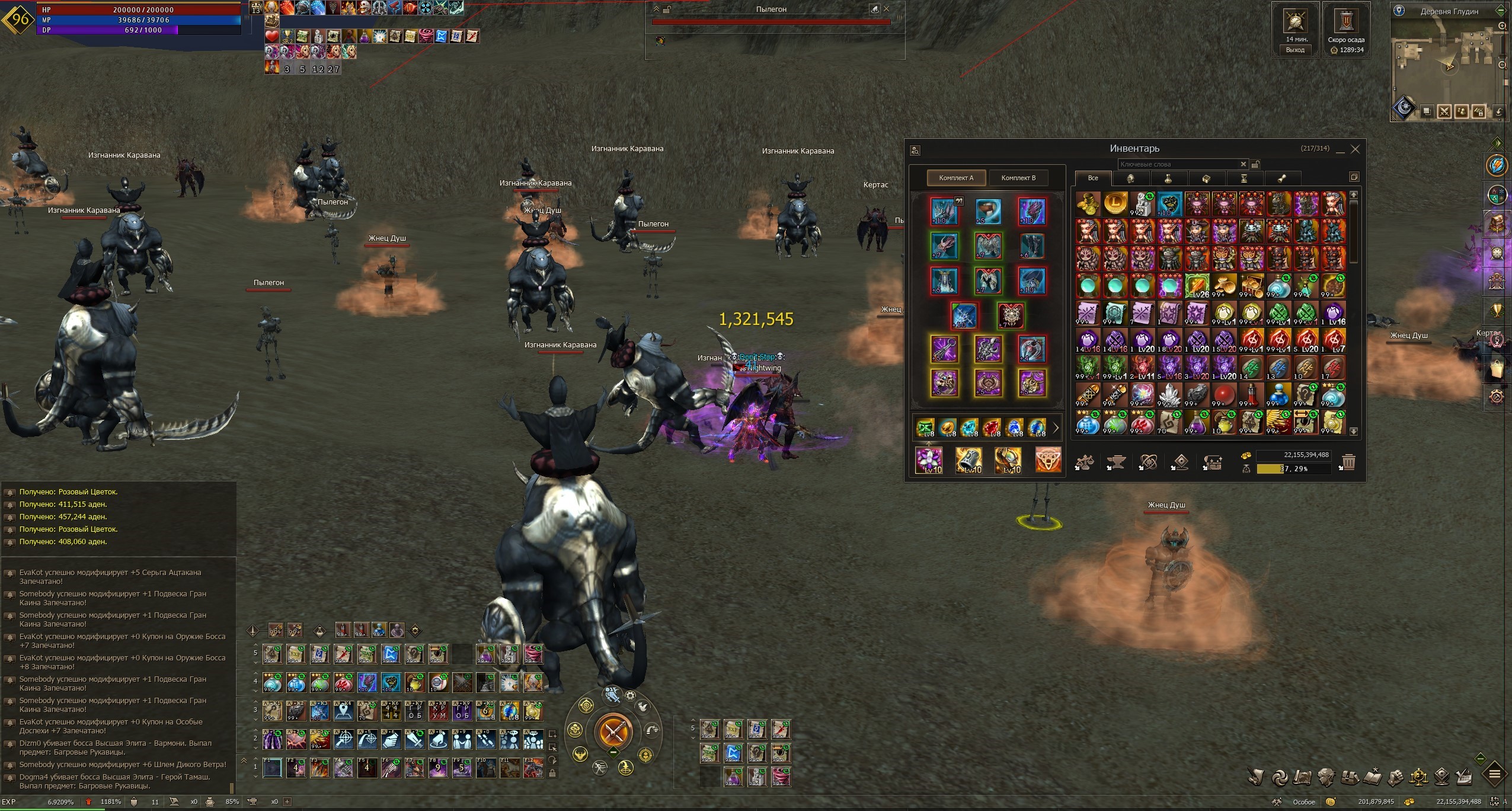Image resolution: width=1512 pixels, height=811 pixels.
Task: Zoom in on the minimap
Action: tap(1502, 26)
